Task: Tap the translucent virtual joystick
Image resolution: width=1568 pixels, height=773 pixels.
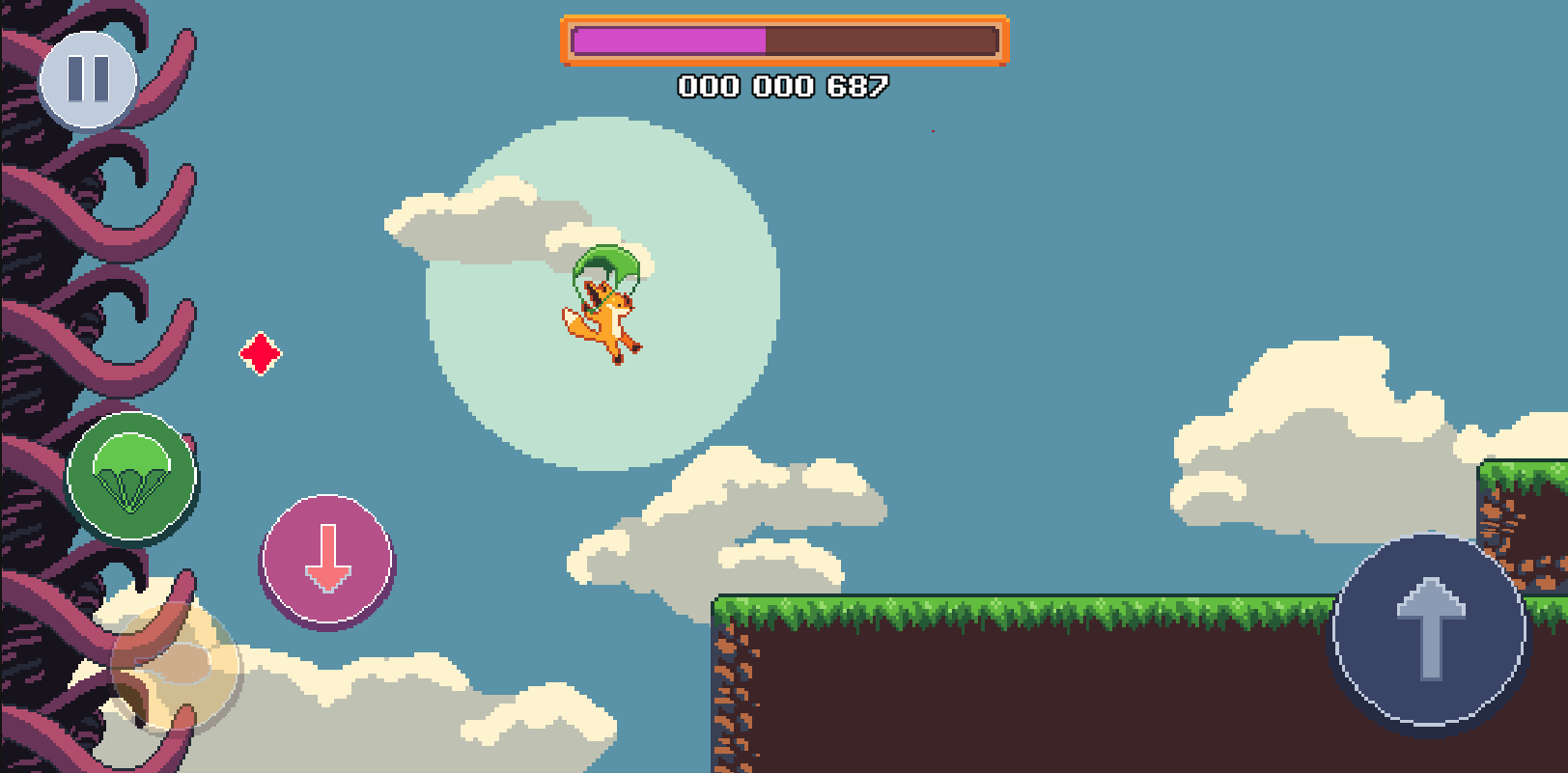Action: (176, 665)
